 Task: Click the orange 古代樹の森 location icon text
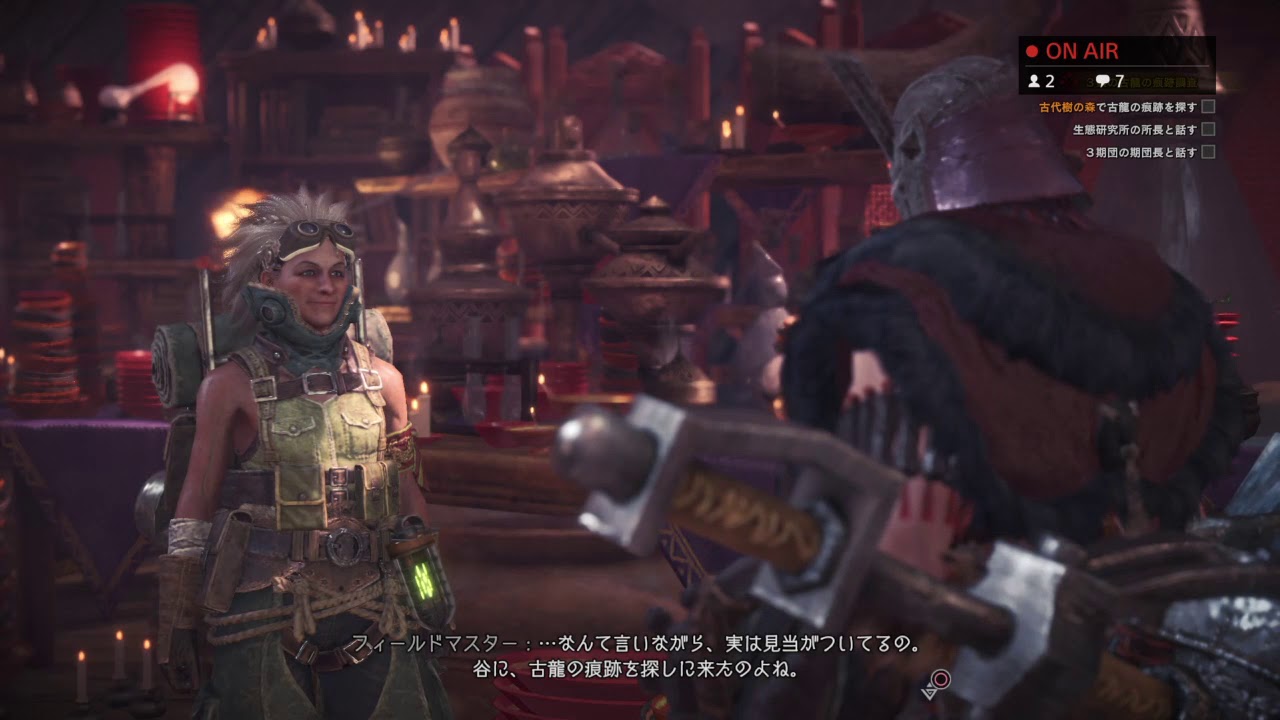pos(1066,107)
